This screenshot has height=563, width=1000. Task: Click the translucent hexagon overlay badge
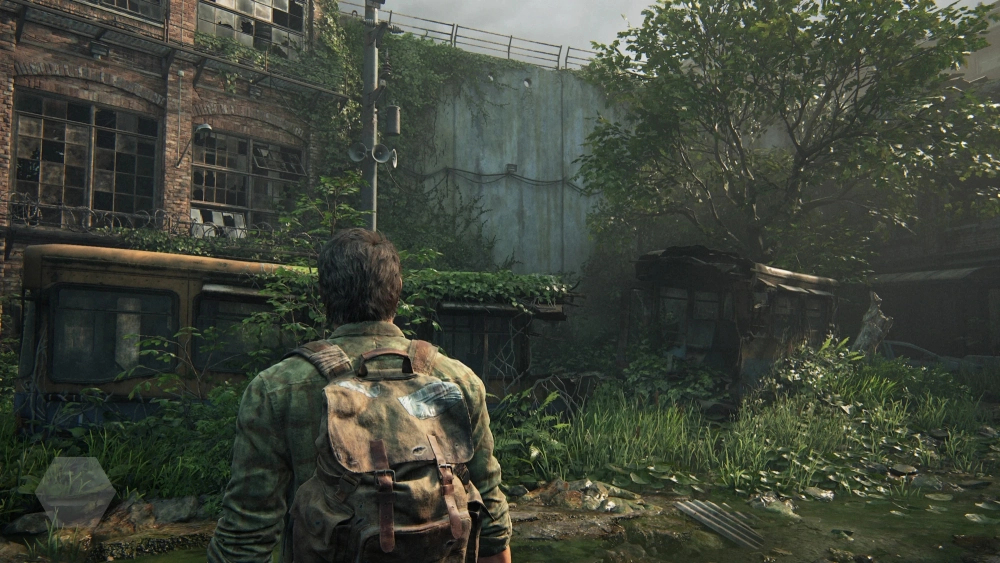click(75, 491)
